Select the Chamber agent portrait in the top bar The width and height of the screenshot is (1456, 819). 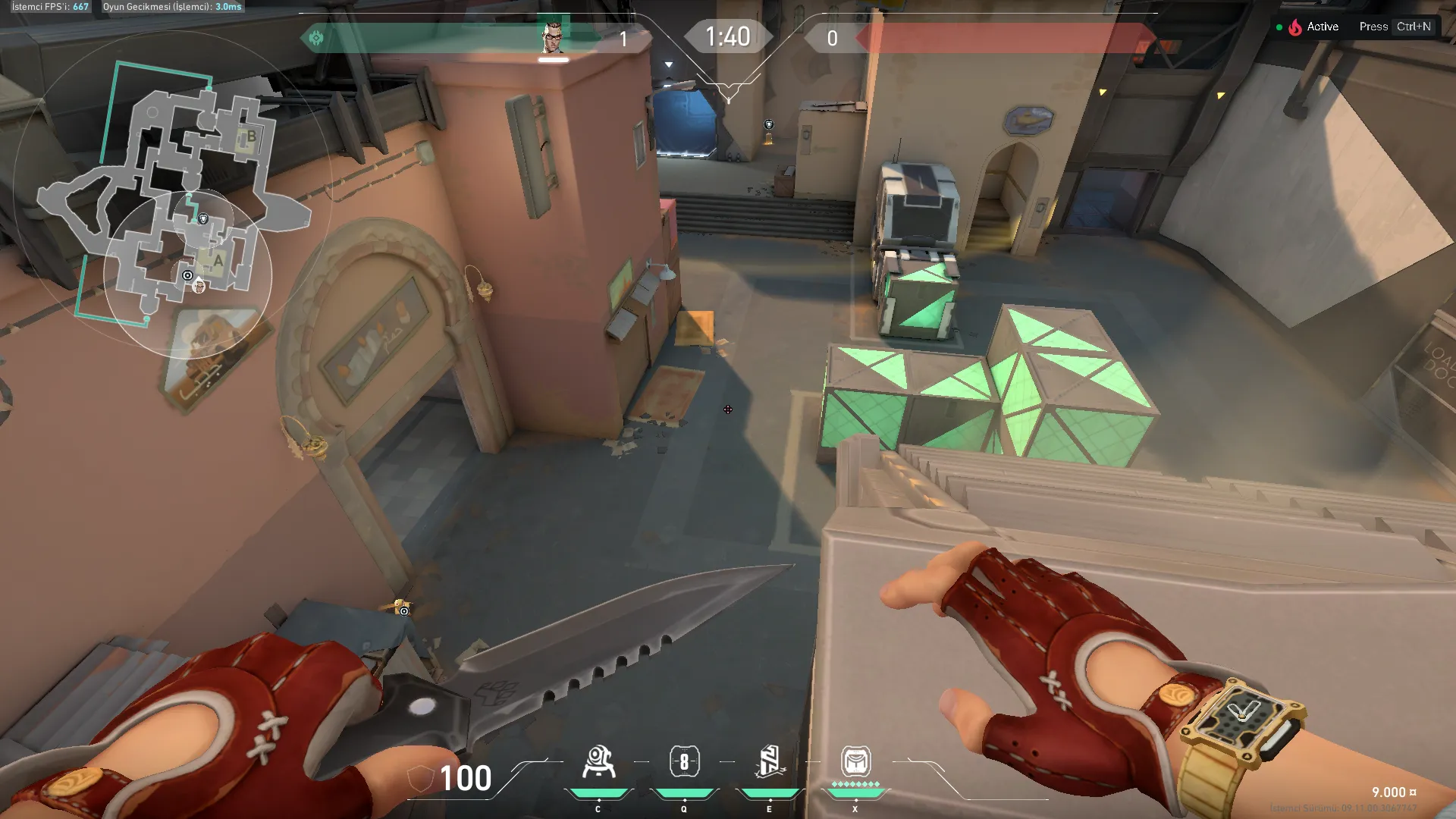click(x=554, y=36)
